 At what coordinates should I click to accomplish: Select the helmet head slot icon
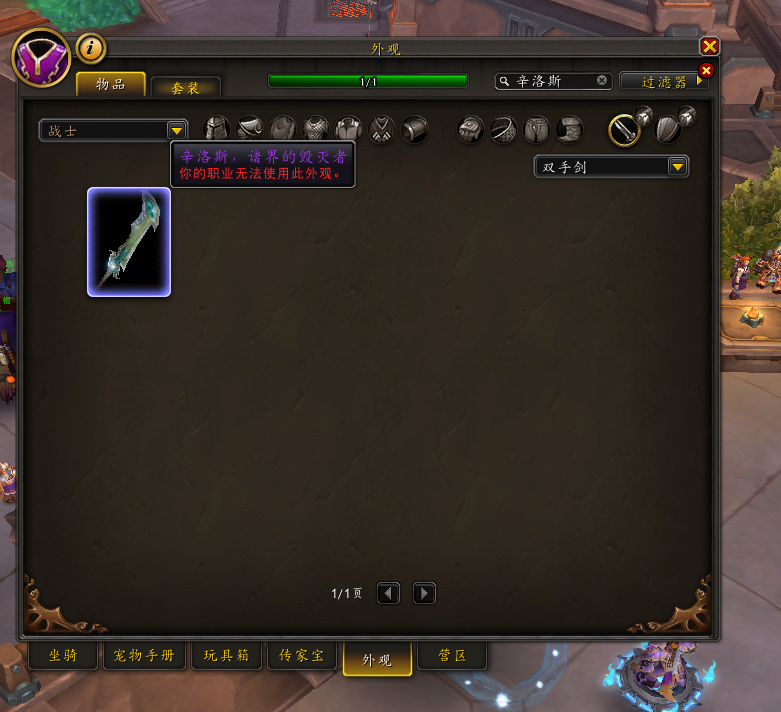click(217, 129)
